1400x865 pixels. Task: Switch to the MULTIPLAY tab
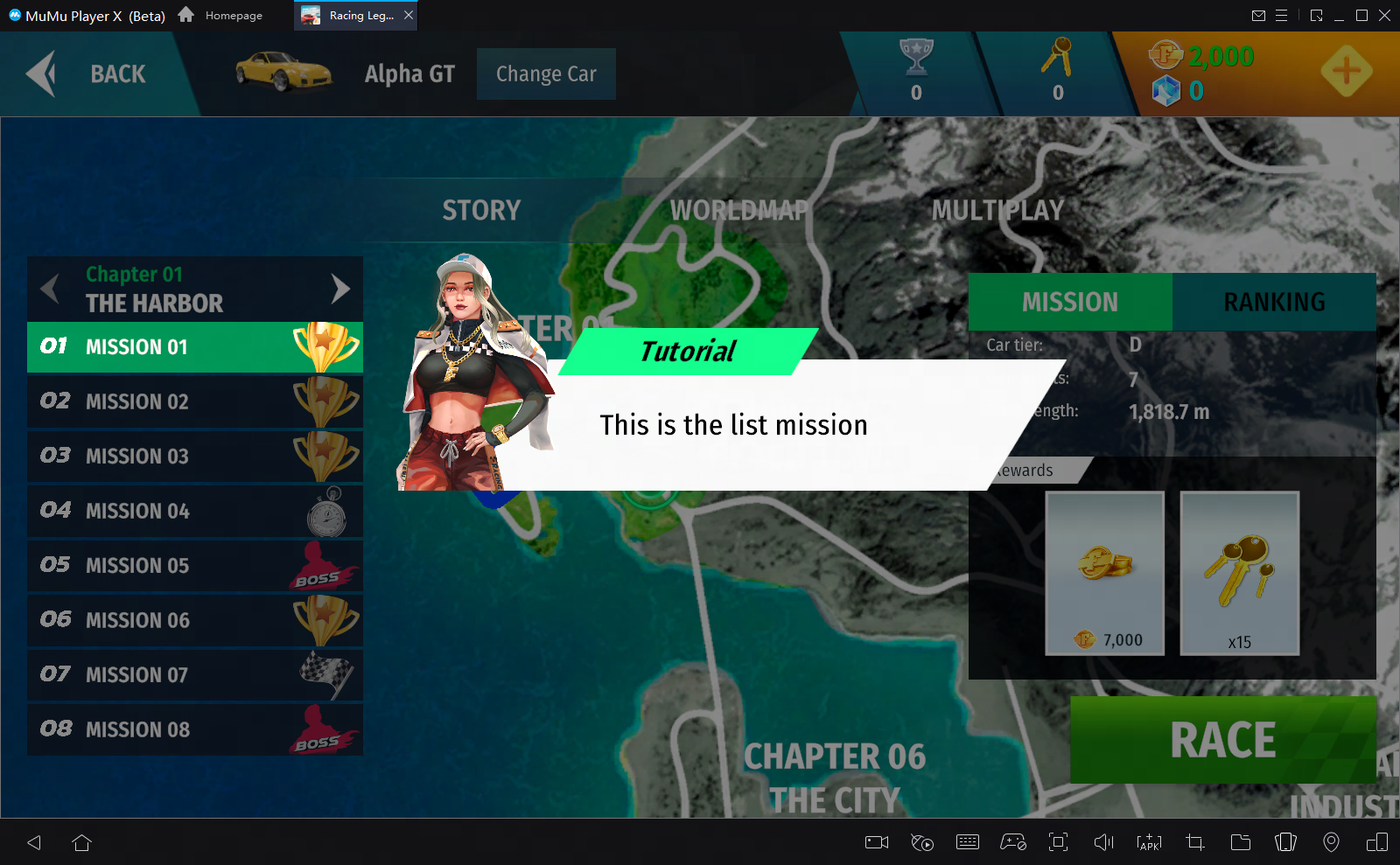(x=997, y=211)
